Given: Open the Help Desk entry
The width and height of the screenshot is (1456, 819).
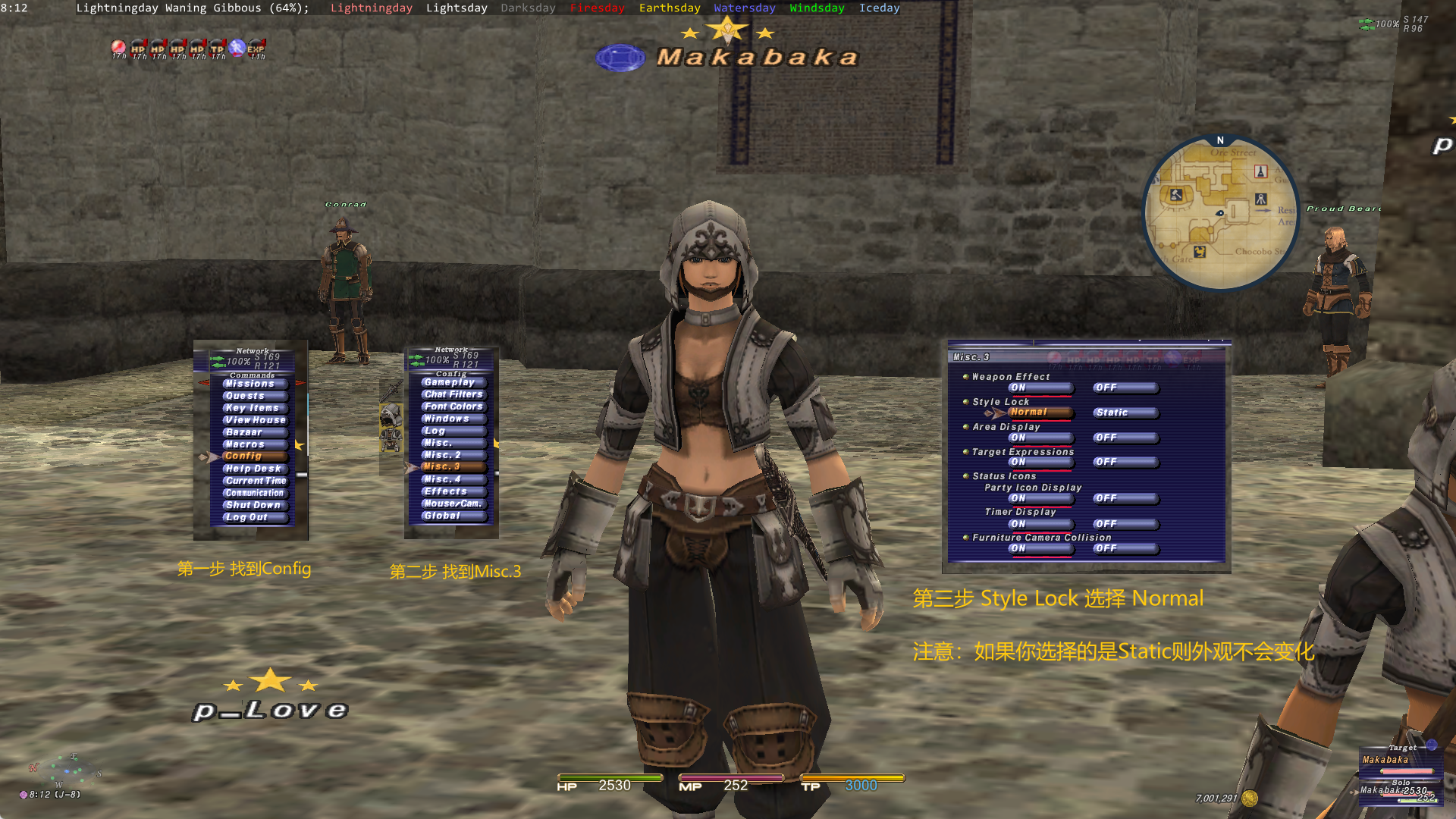Looking at the screenshot, I should pos(253,469).
